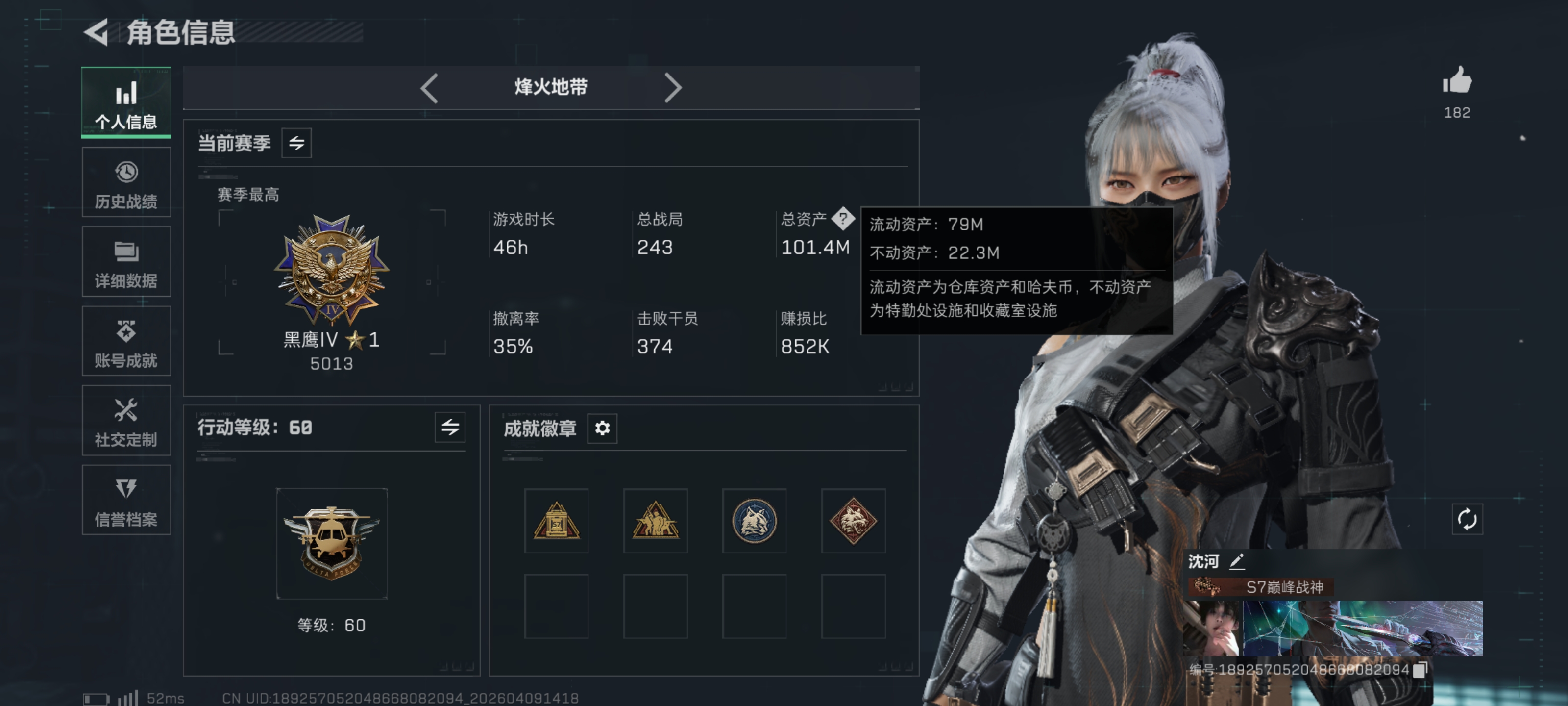Select the 个人信息 sidebar icon
Image resolution: width=1568 pixels, height=706 pixels.
pyautogui.click(x=126, y=101)
